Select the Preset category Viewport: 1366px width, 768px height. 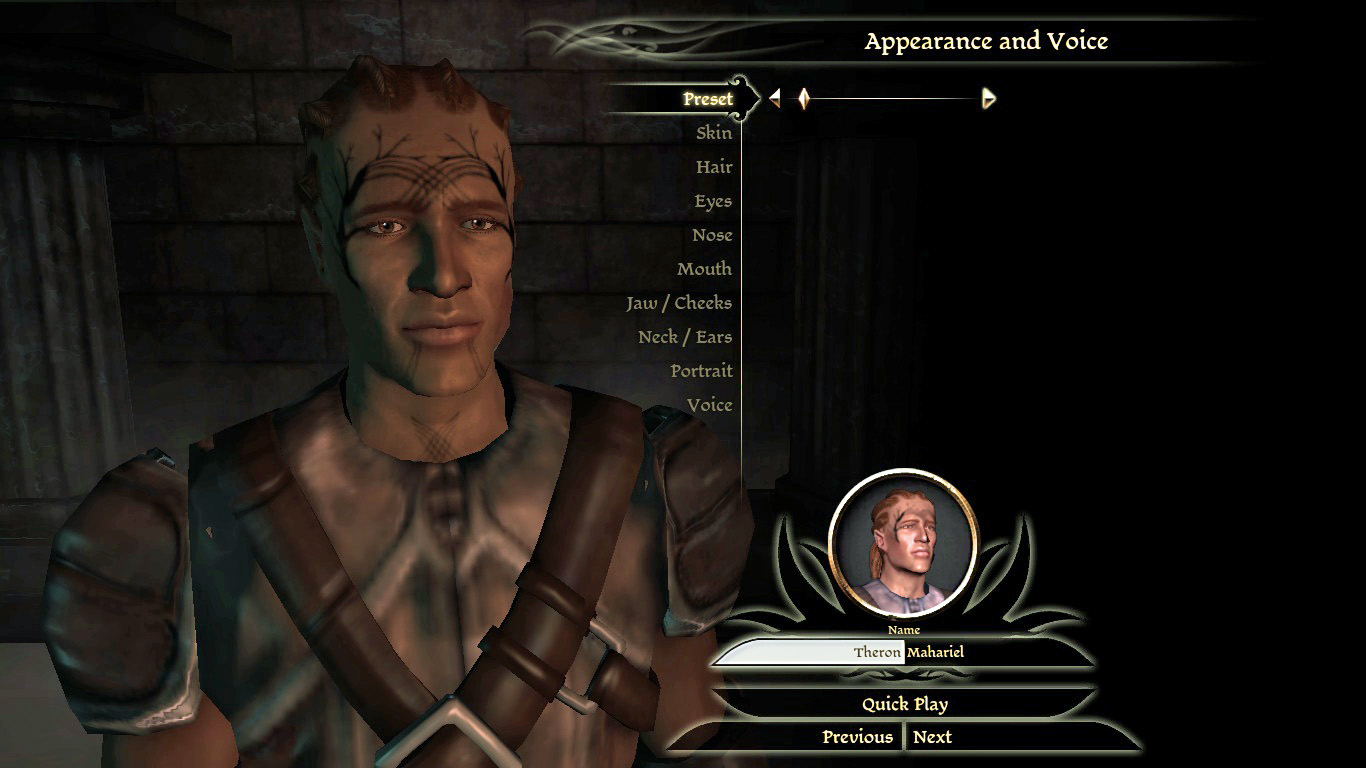(x=708, y=99)
